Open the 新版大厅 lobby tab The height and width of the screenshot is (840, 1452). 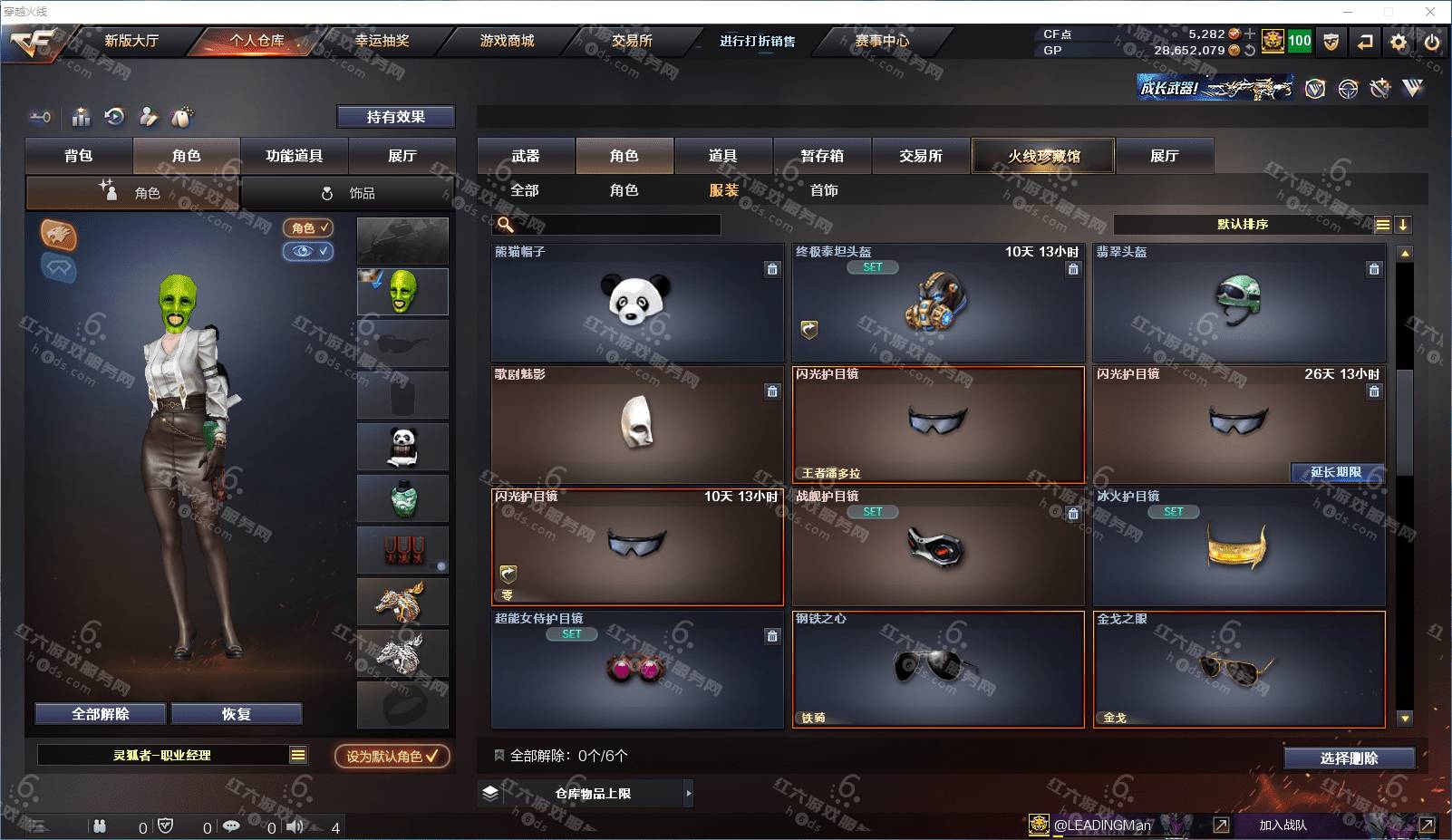[x=131, y=41]
